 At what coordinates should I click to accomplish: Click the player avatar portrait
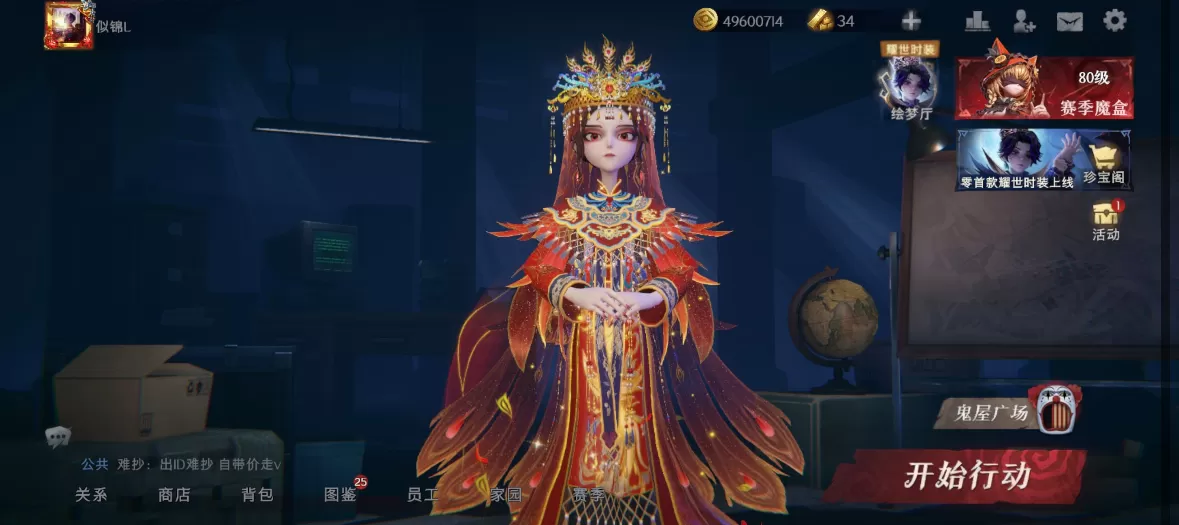[x=68, y=25]
